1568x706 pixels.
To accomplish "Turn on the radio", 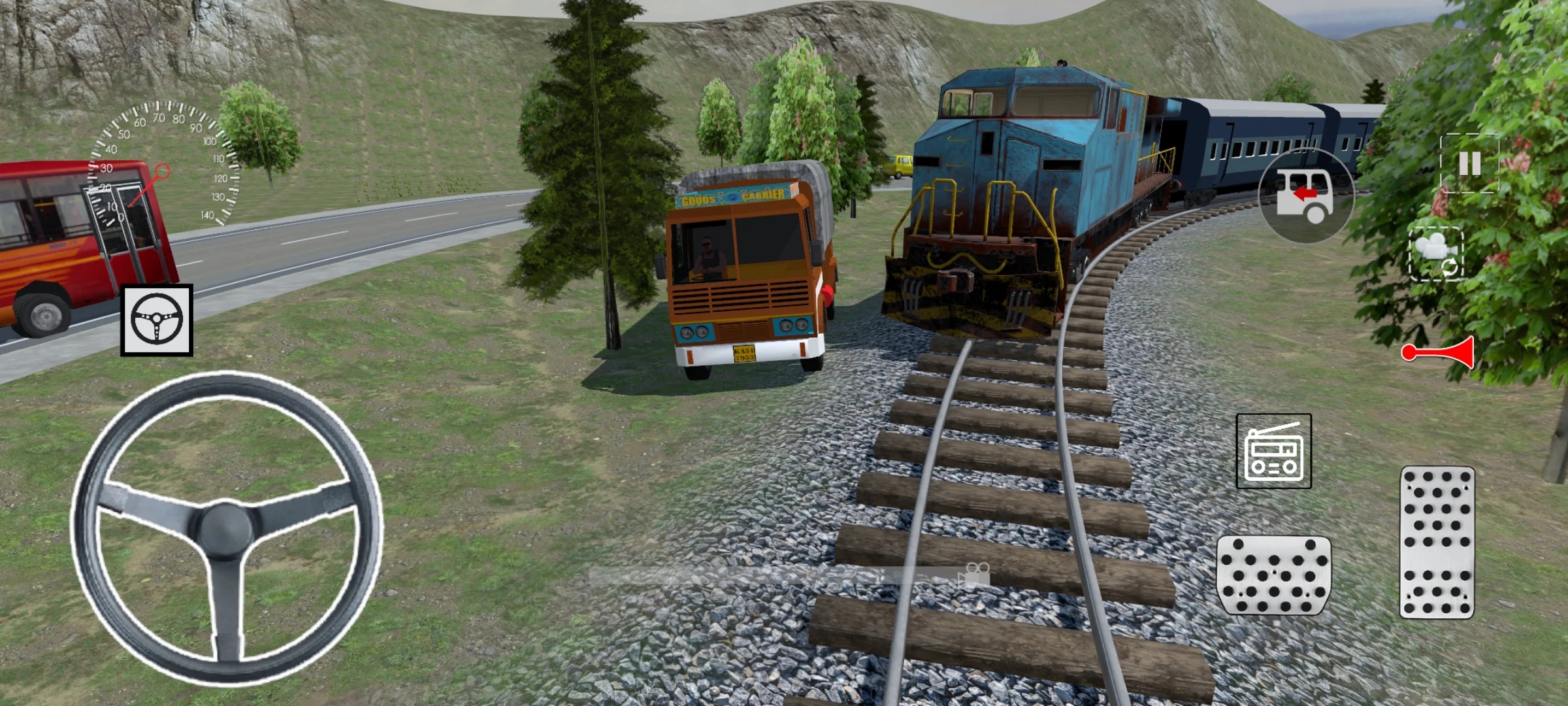I will [x=1273, y=451].
